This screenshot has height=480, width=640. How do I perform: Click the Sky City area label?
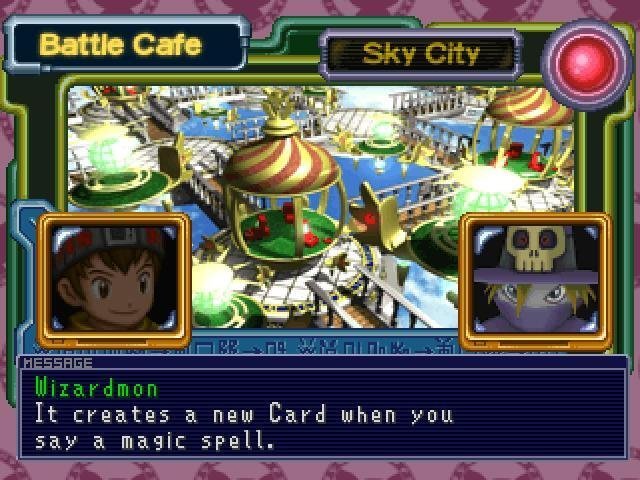point(420,53)
